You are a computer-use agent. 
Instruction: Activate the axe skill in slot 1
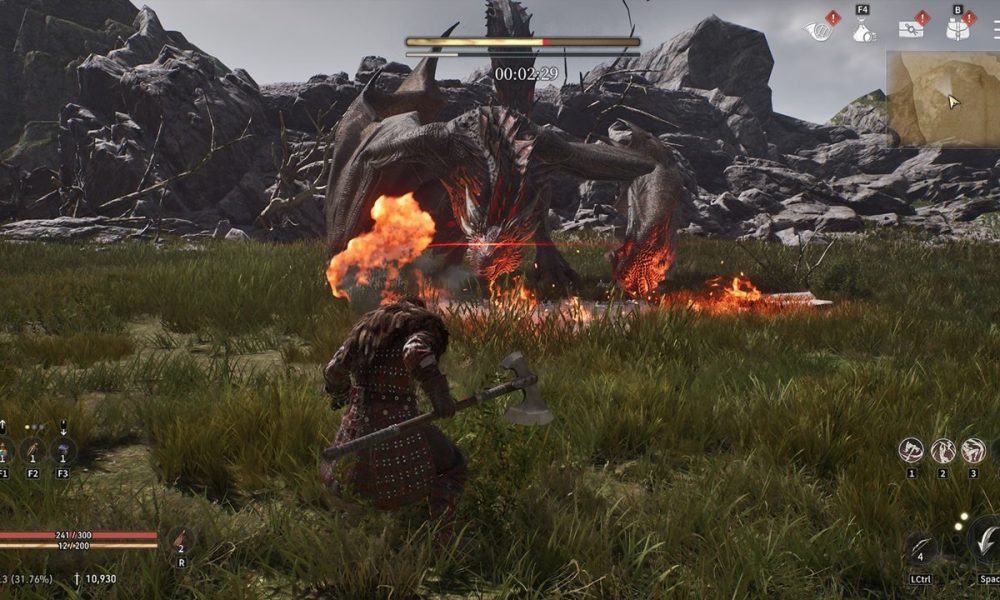click(x=911, y=451)
